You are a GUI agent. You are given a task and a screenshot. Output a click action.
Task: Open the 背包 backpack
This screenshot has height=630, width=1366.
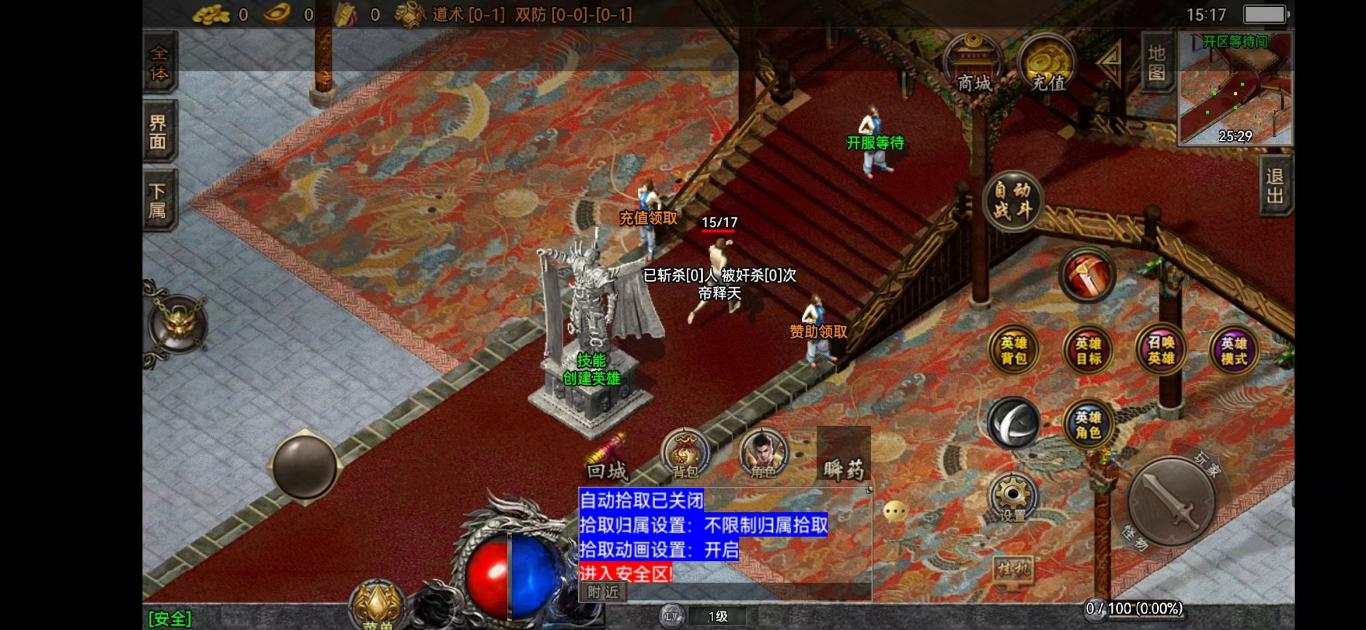(x=685, y=454)
